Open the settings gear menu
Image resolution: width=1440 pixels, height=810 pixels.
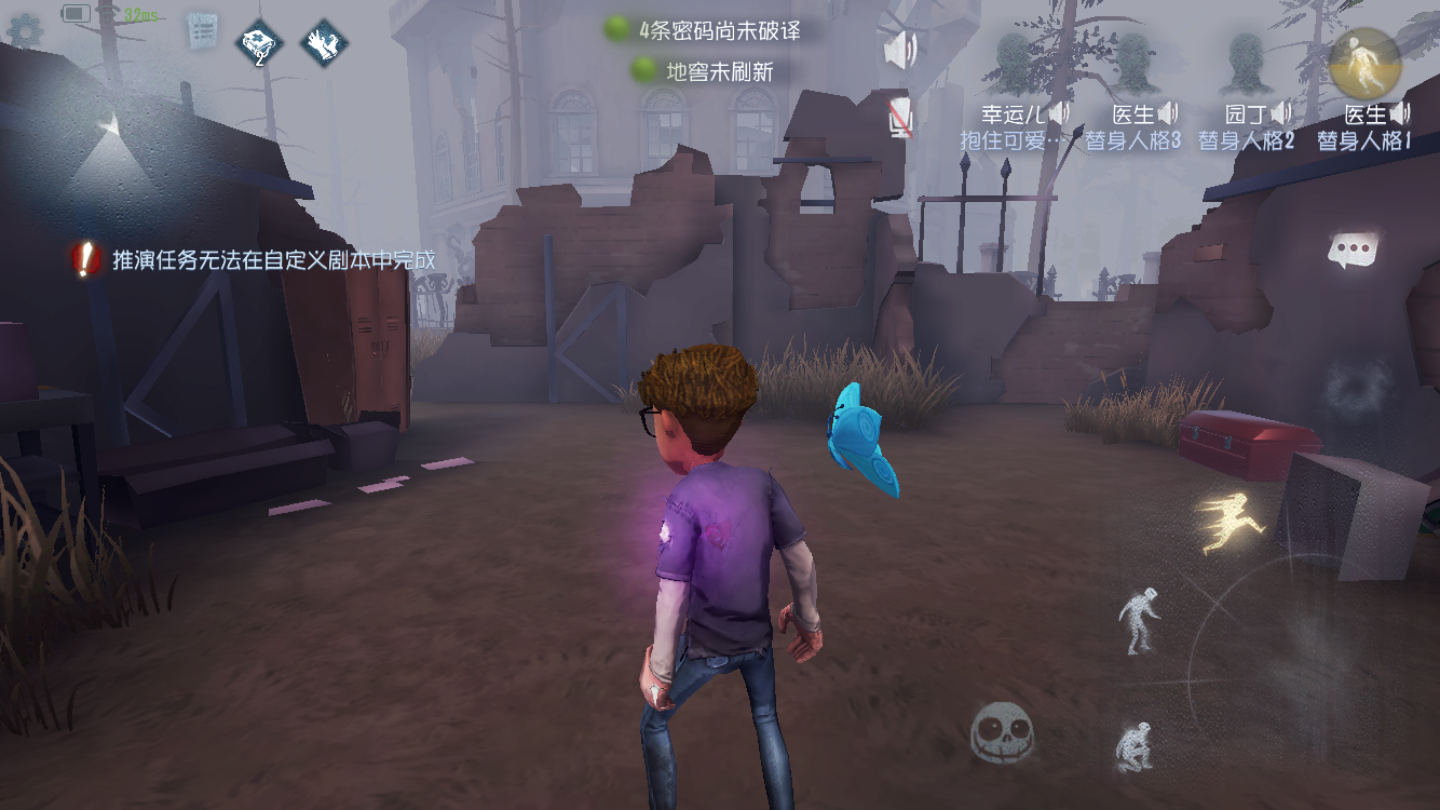pos(22,31)
